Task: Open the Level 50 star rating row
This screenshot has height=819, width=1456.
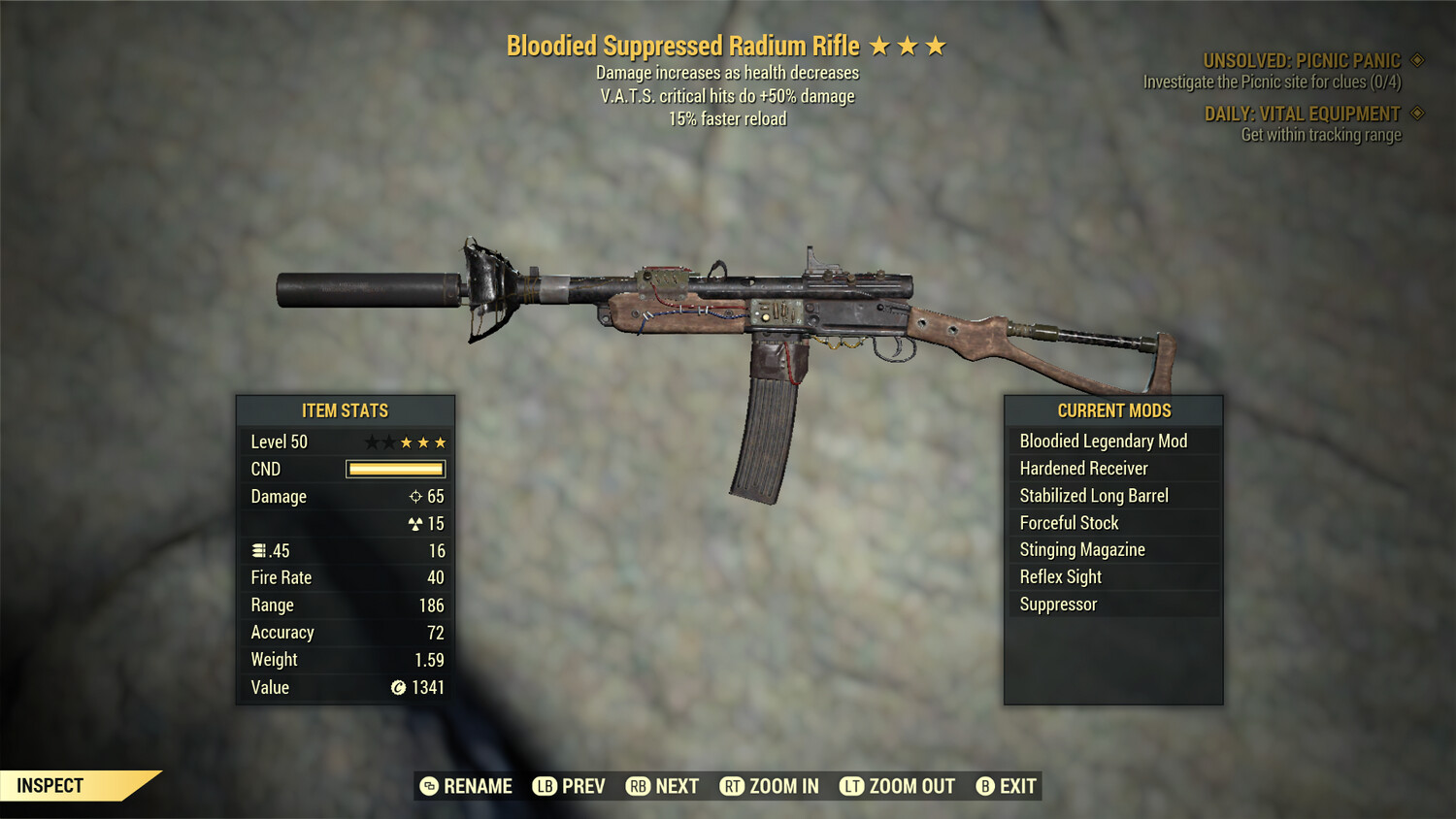Action: point(345,442)
